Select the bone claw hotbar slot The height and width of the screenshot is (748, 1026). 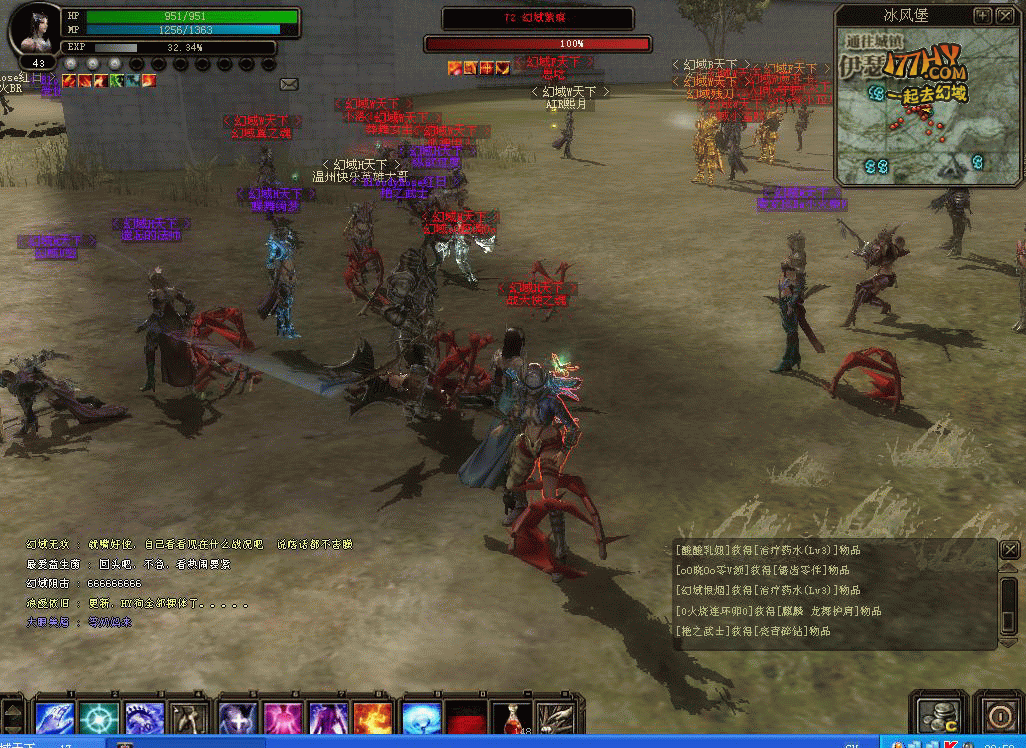pyautogui.click(x=556, y=719)
